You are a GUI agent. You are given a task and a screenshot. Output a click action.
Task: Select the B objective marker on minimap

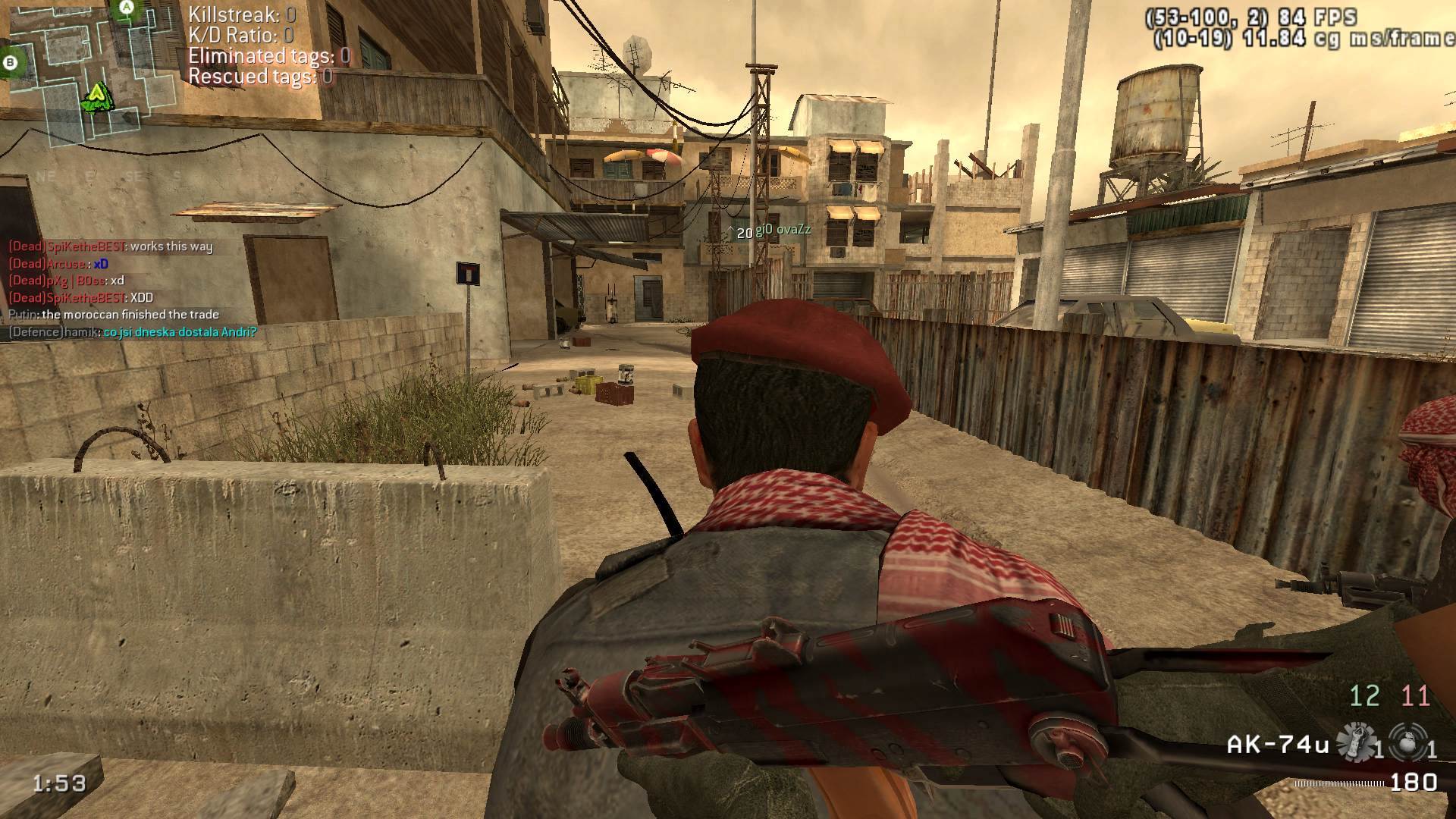[x=11, y=63]
